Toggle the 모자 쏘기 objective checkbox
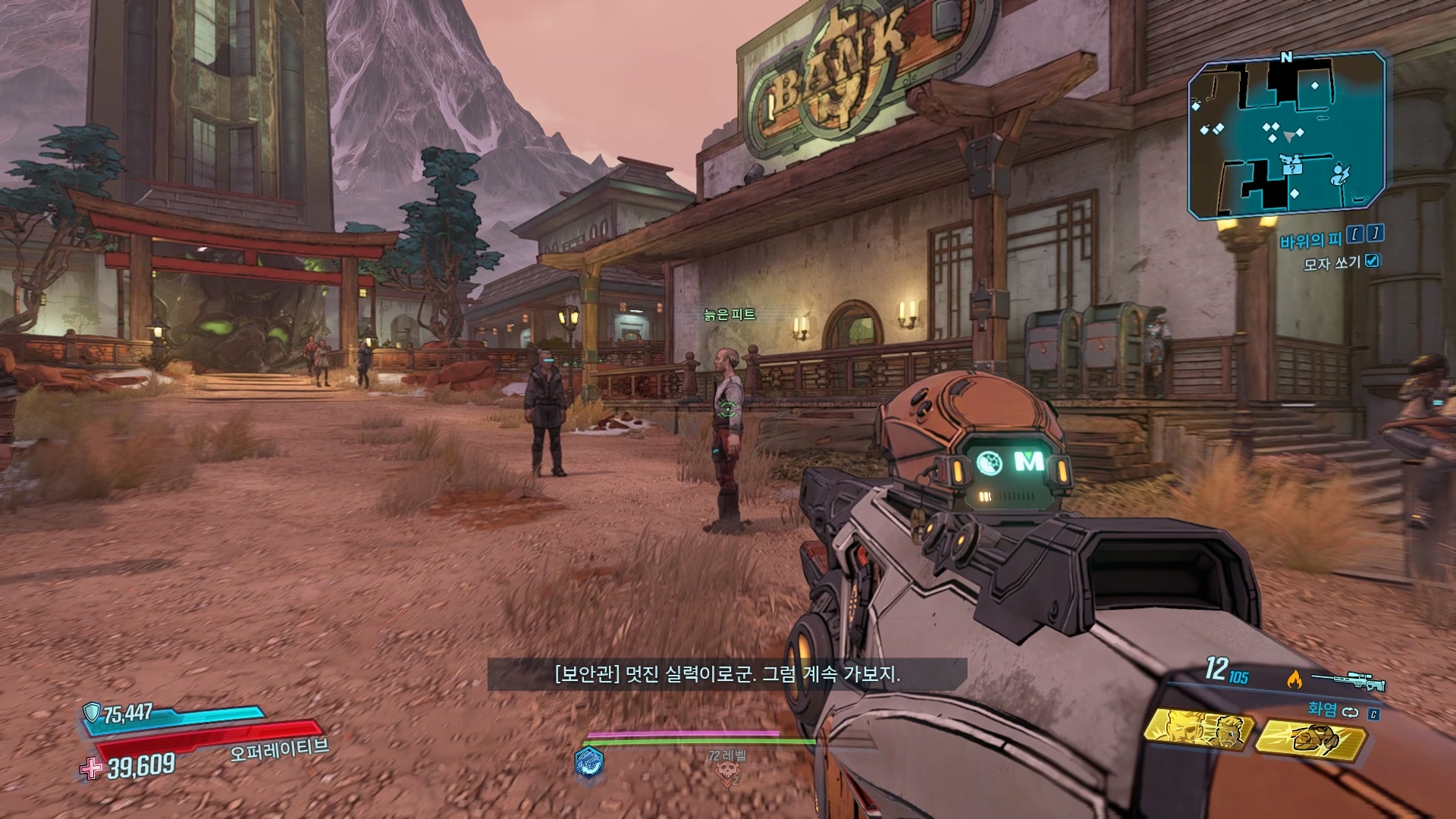 click(x=1372, y=261)
